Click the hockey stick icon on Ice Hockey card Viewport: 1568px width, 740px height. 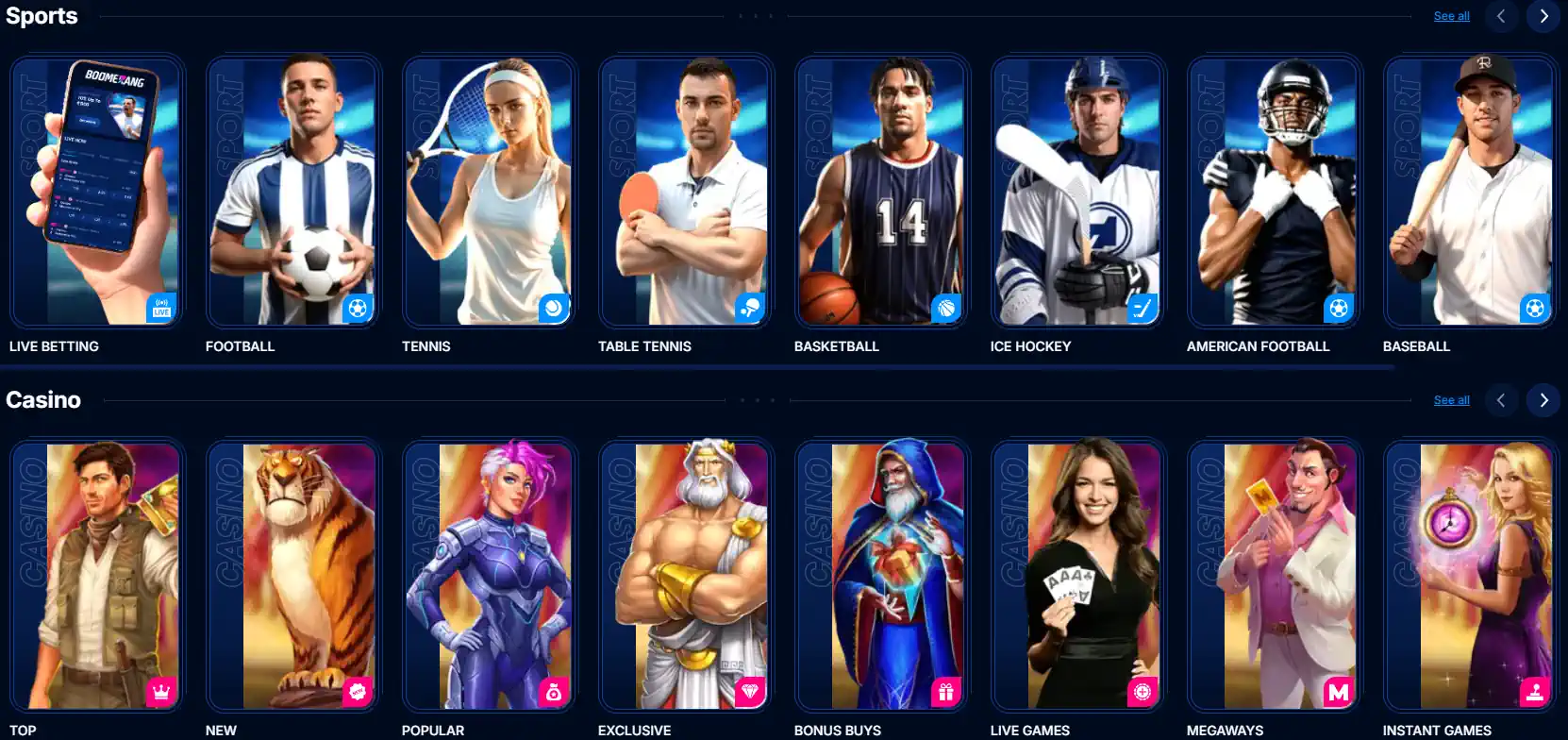click(x=1143, y=308)
